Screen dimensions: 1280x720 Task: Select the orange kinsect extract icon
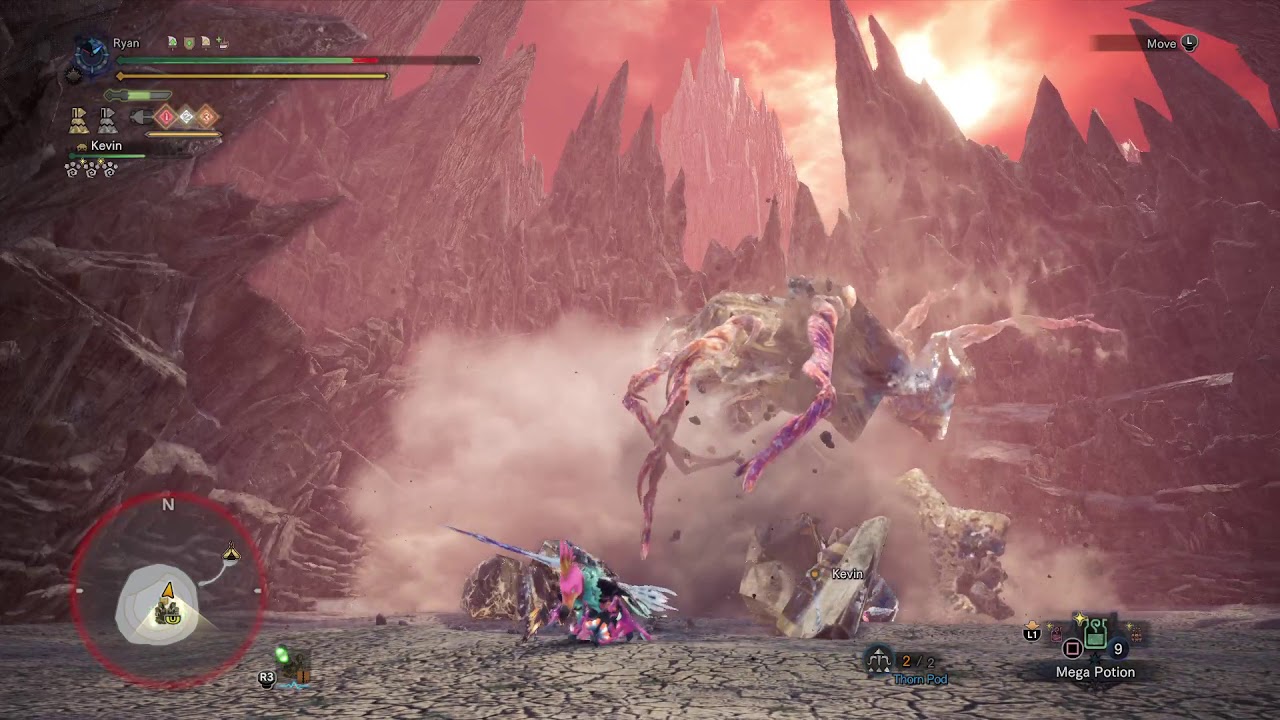point(206,117)
